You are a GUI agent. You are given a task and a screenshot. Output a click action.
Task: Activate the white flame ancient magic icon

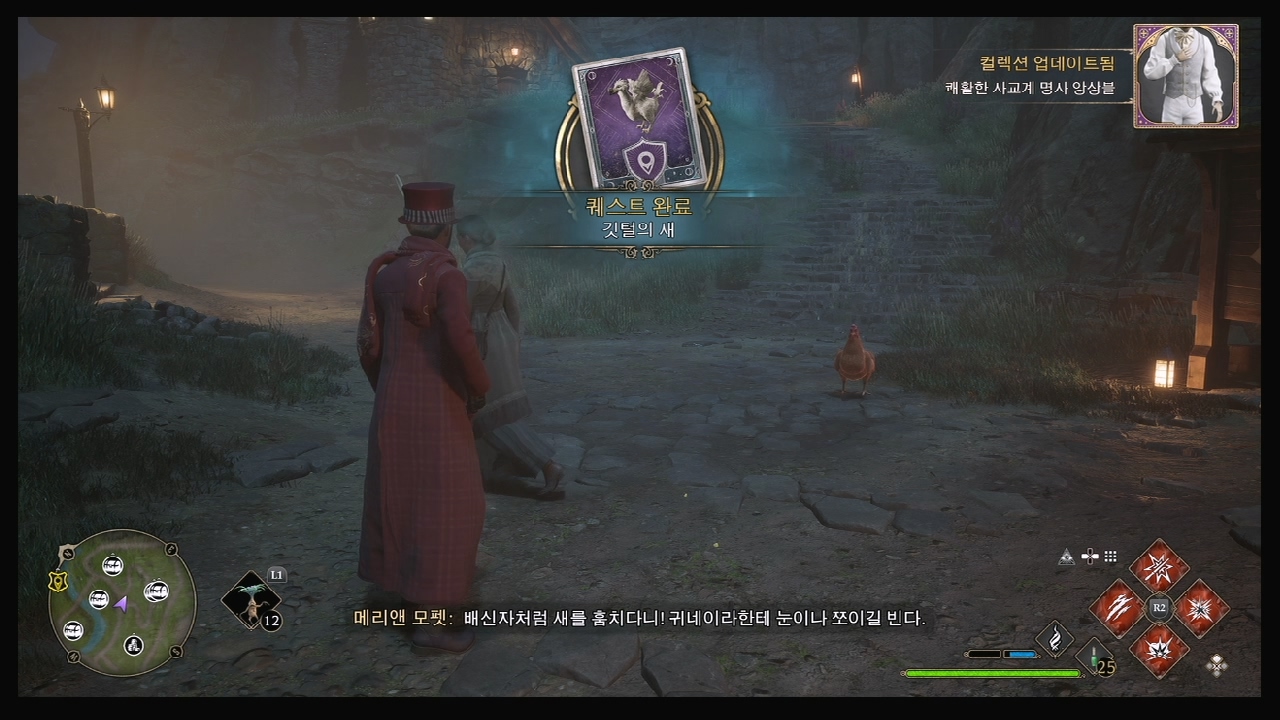[x=1054, y=637]
